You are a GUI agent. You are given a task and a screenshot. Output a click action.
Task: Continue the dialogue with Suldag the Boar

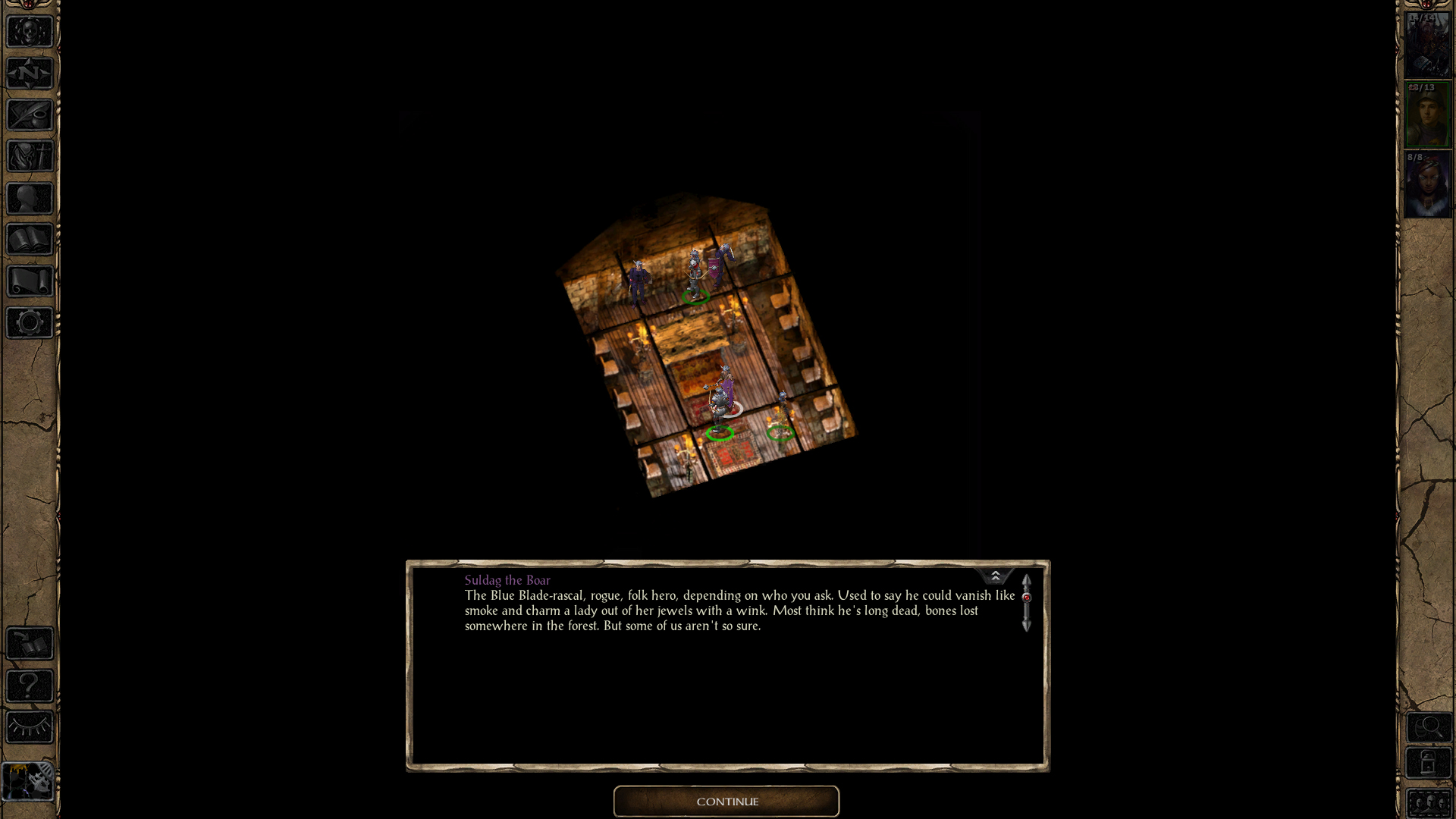pos(726,802)
